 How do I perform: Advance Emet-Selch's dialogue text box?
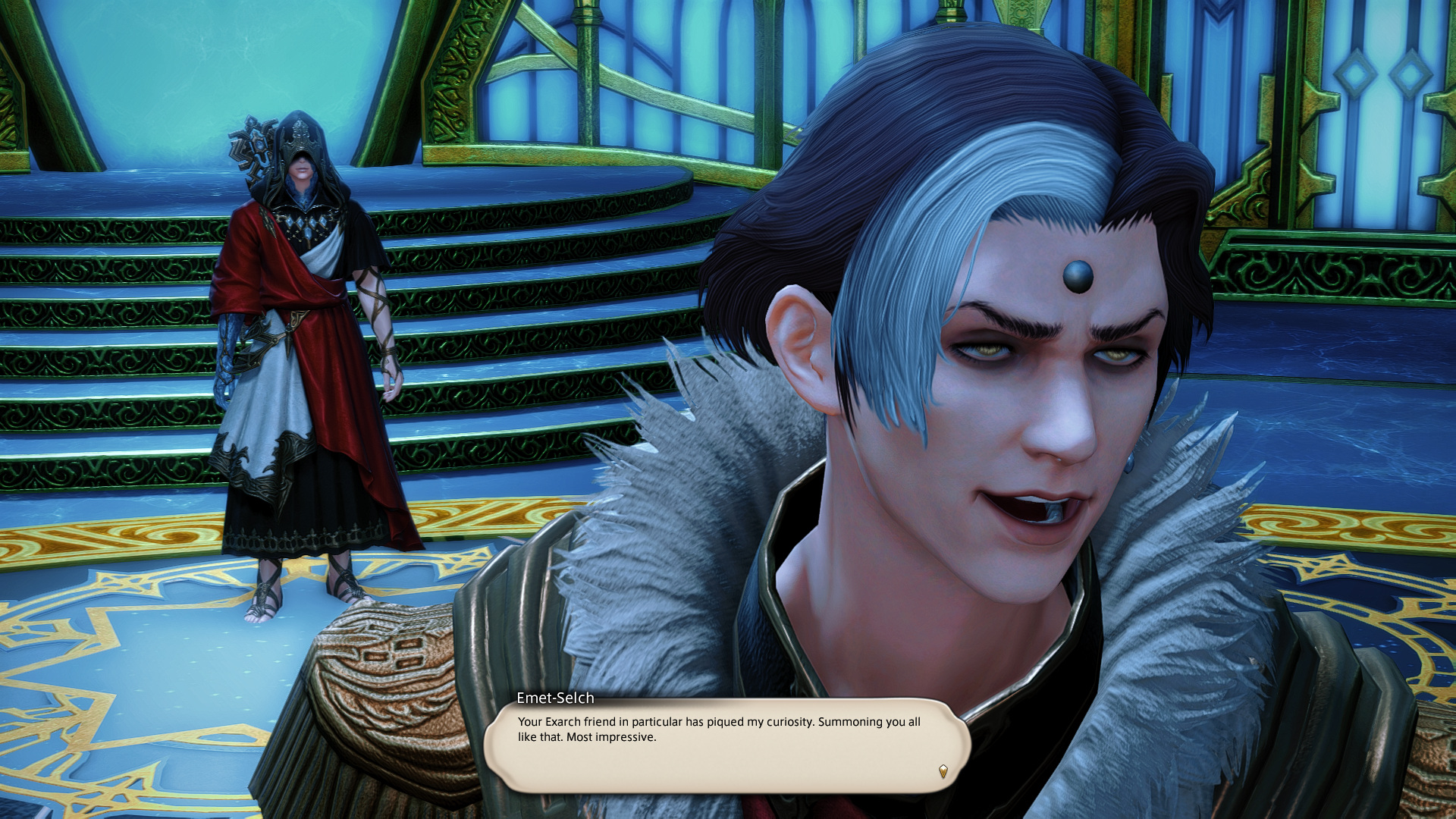(x=726, y=745)
